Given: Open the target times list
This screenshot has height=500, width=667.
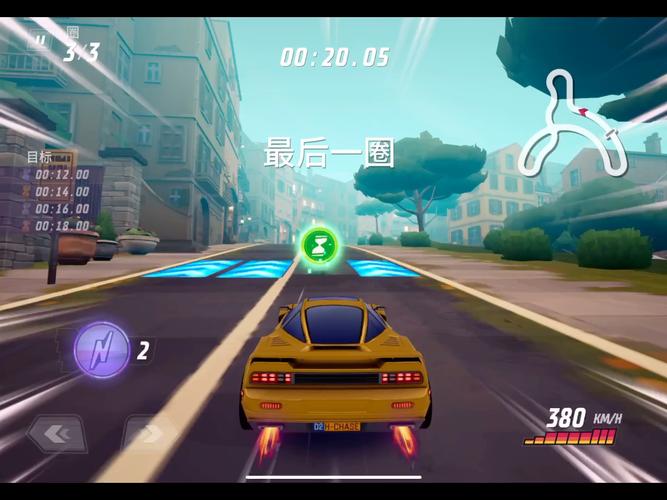Looking at the screenshot, I should (x=58, y=198).
